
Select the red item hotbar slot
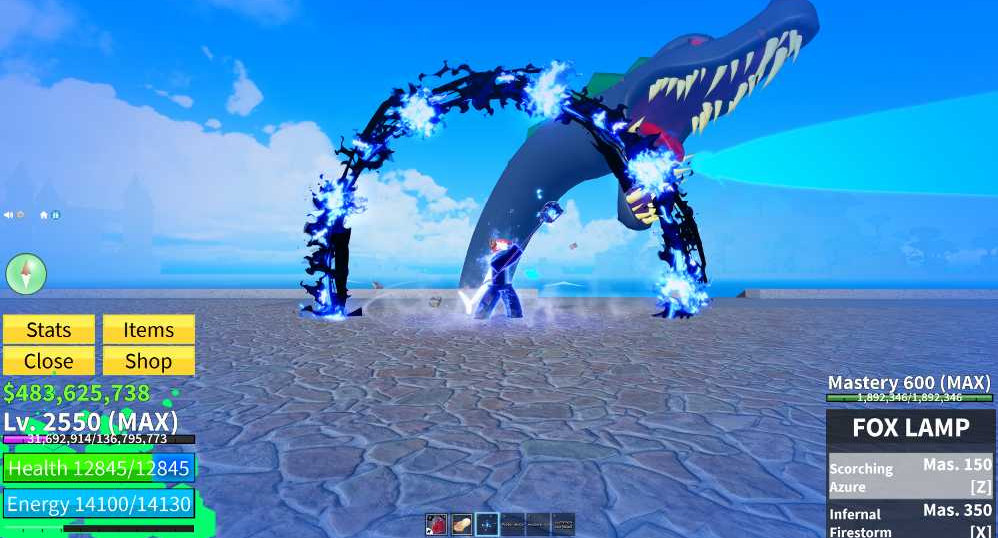click(436, 524)
